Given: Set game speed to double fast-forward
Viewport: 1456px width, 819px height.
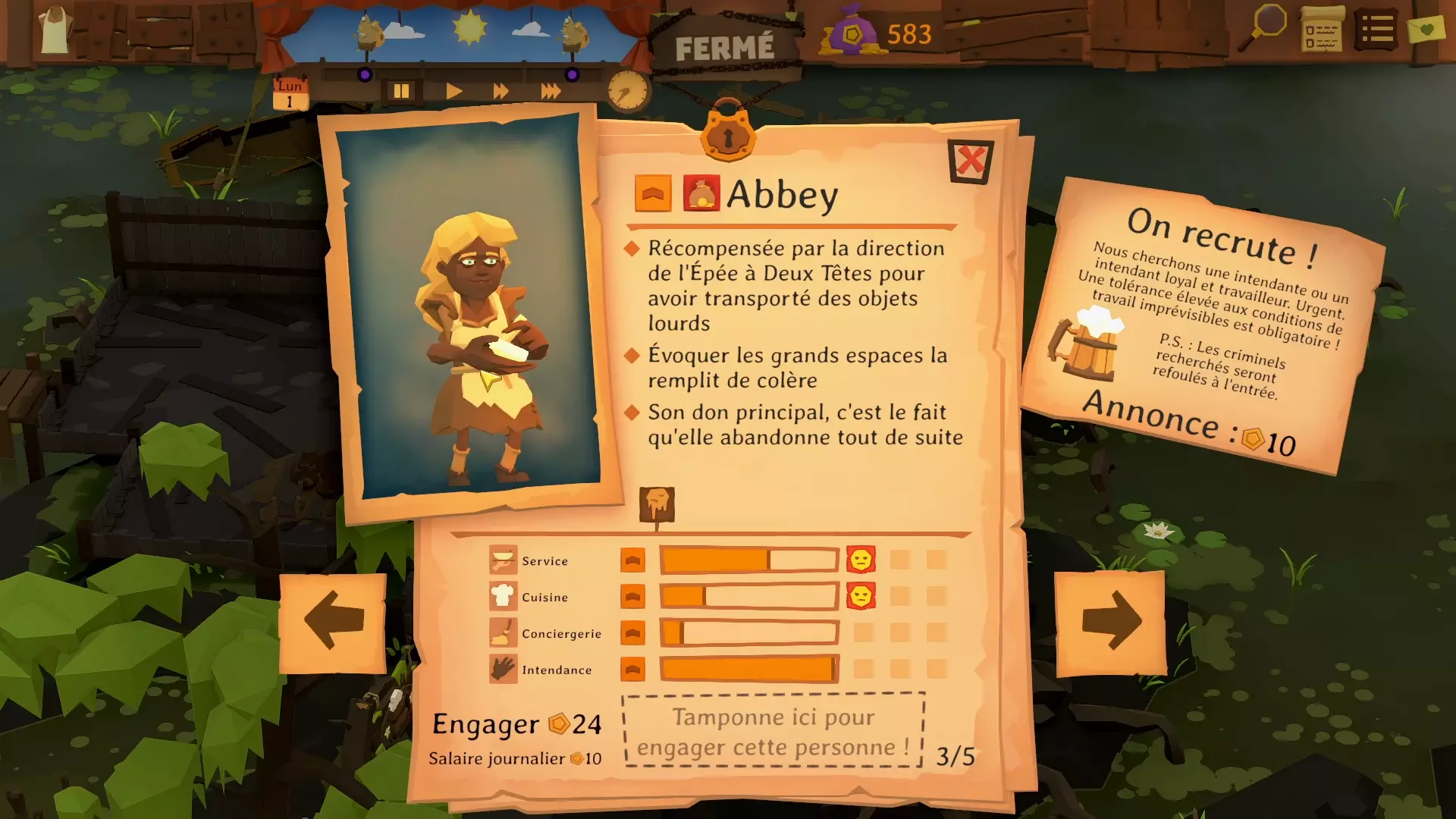Looking at the screenshot, I should pos(500,92).
